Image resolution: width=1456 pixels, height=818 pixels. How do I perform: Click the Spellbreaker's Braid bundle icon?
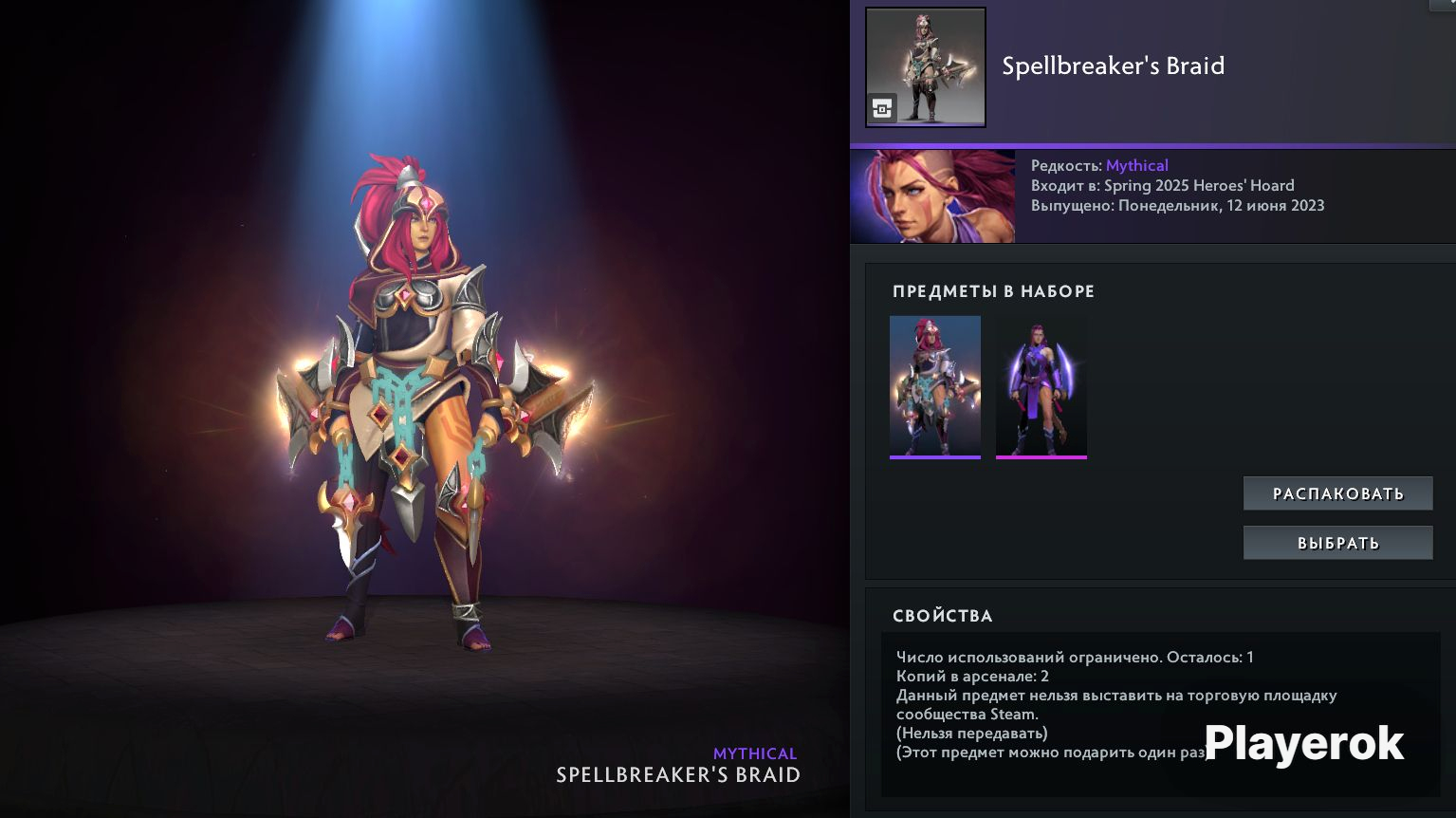925,67
